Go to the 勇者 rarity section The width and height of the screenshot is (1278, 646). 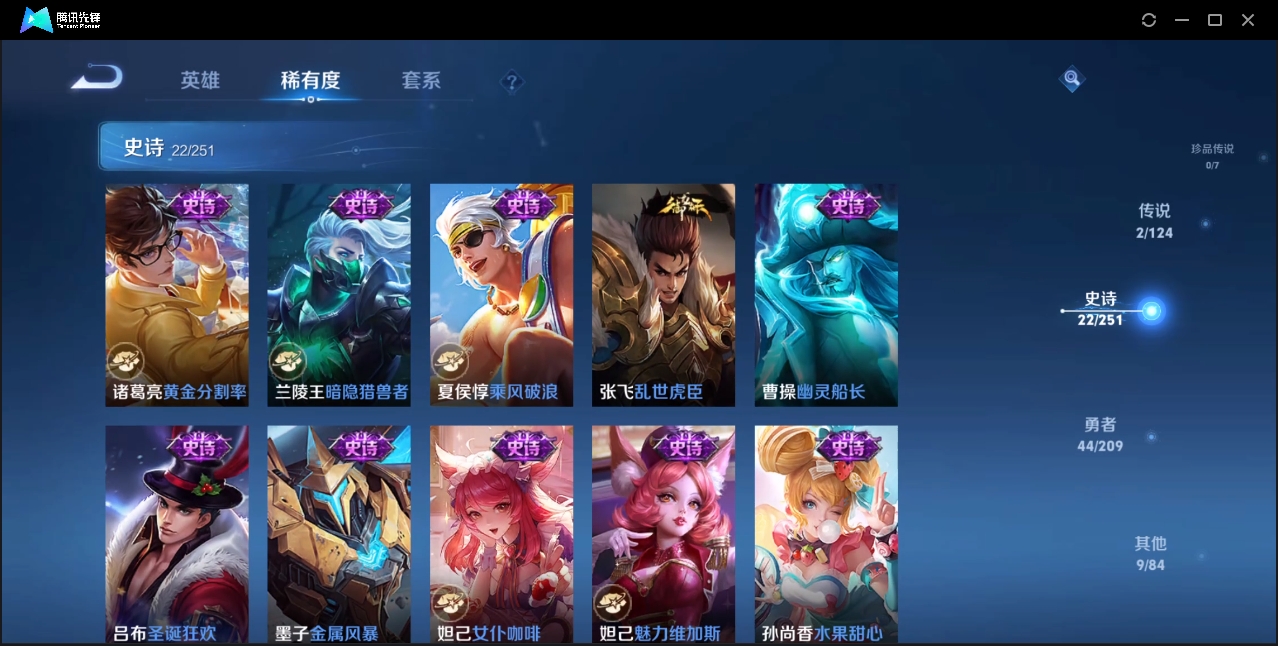1100,434
